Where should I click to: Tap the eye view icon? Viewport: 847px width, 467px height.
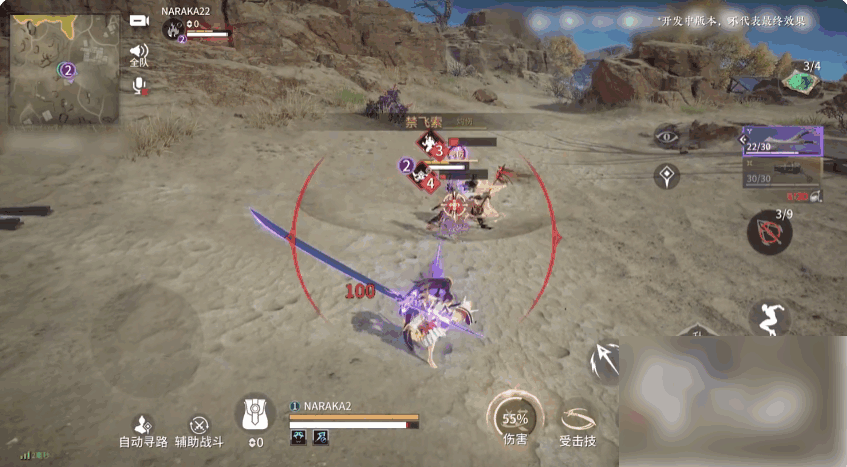tap(667, 136)
